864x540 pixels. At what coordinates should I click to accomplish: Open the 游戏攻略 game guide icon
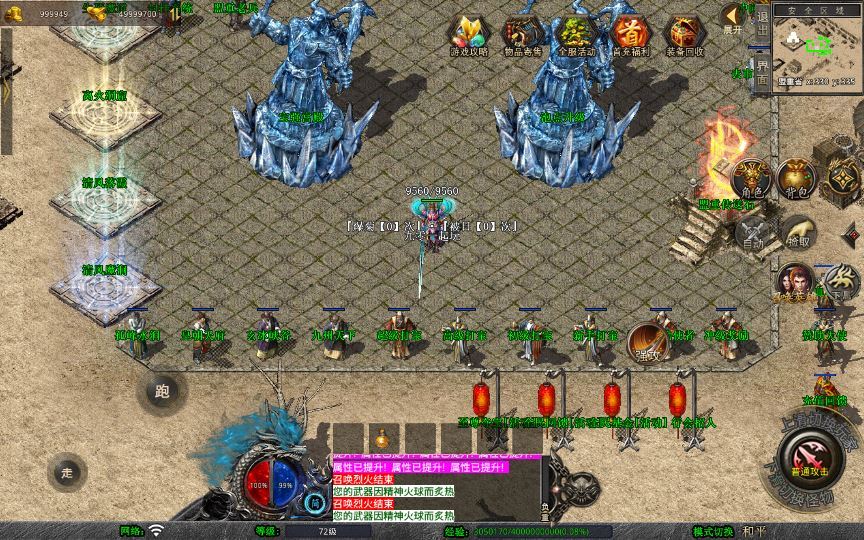467,35
